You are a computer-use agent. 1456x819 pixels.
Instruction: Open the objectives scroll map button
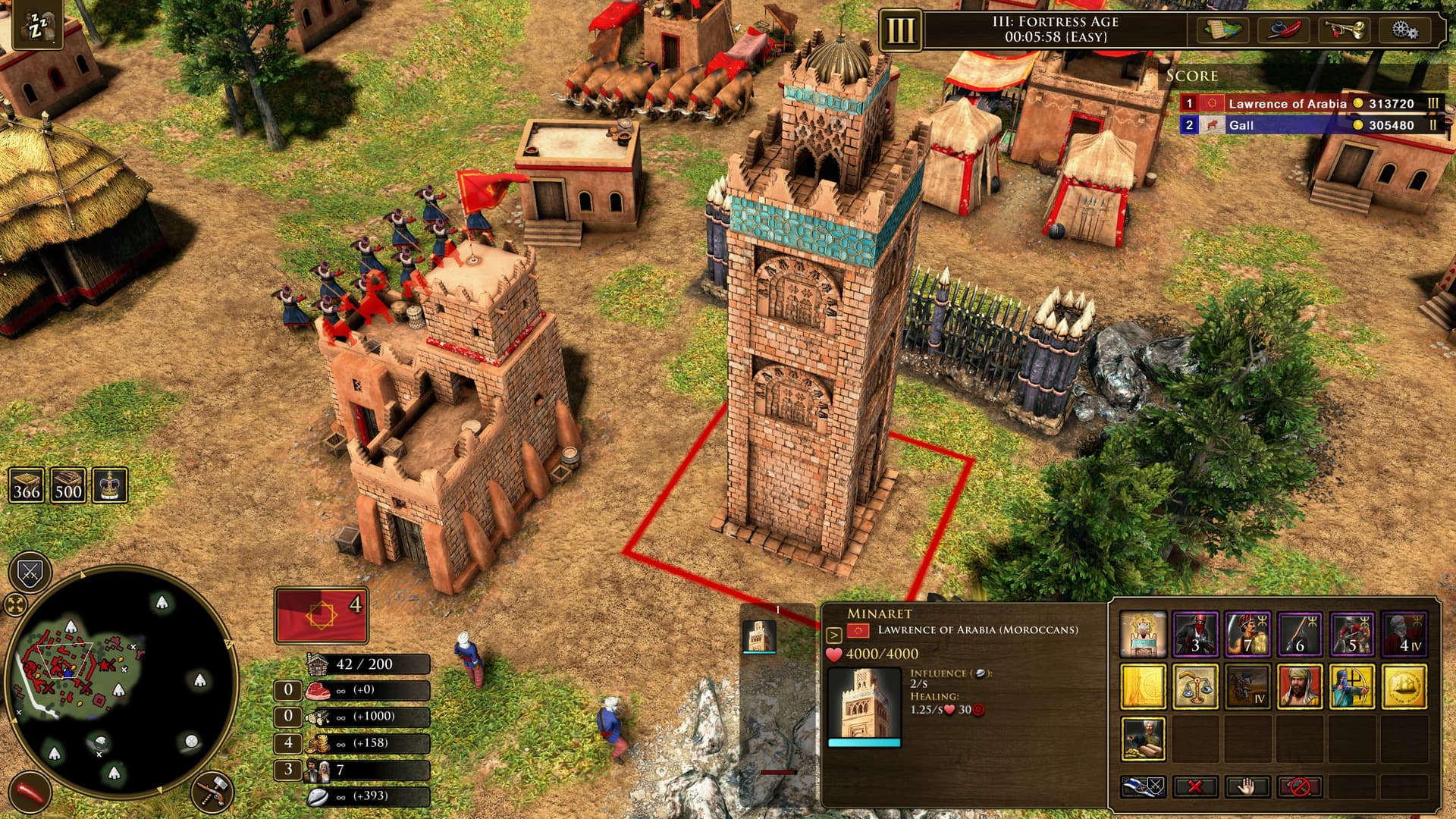click(1223, 30)
